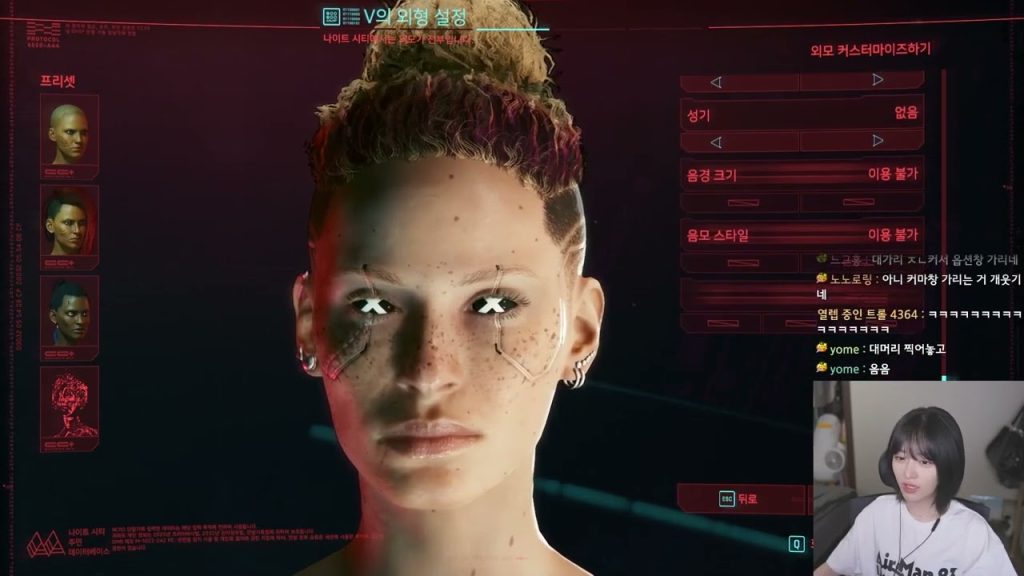Pick the dark-skinned preset with hair bun
The height and width of the screenshot is (576, 1024).
click(x=69, y=313)
